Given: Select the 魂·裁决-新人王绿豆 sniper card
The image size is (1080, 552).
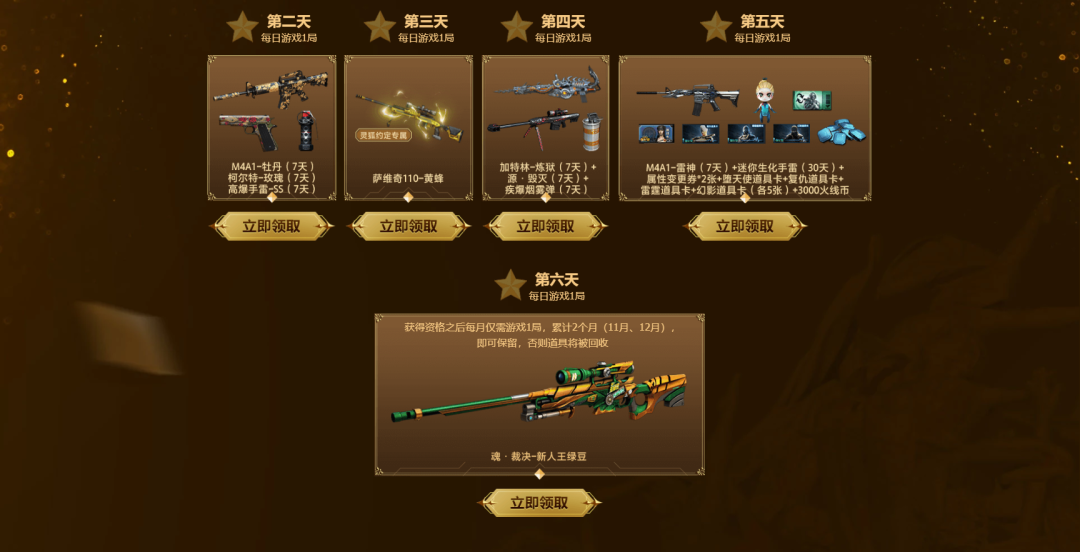Looking at the screenshot, I should 539,394.
